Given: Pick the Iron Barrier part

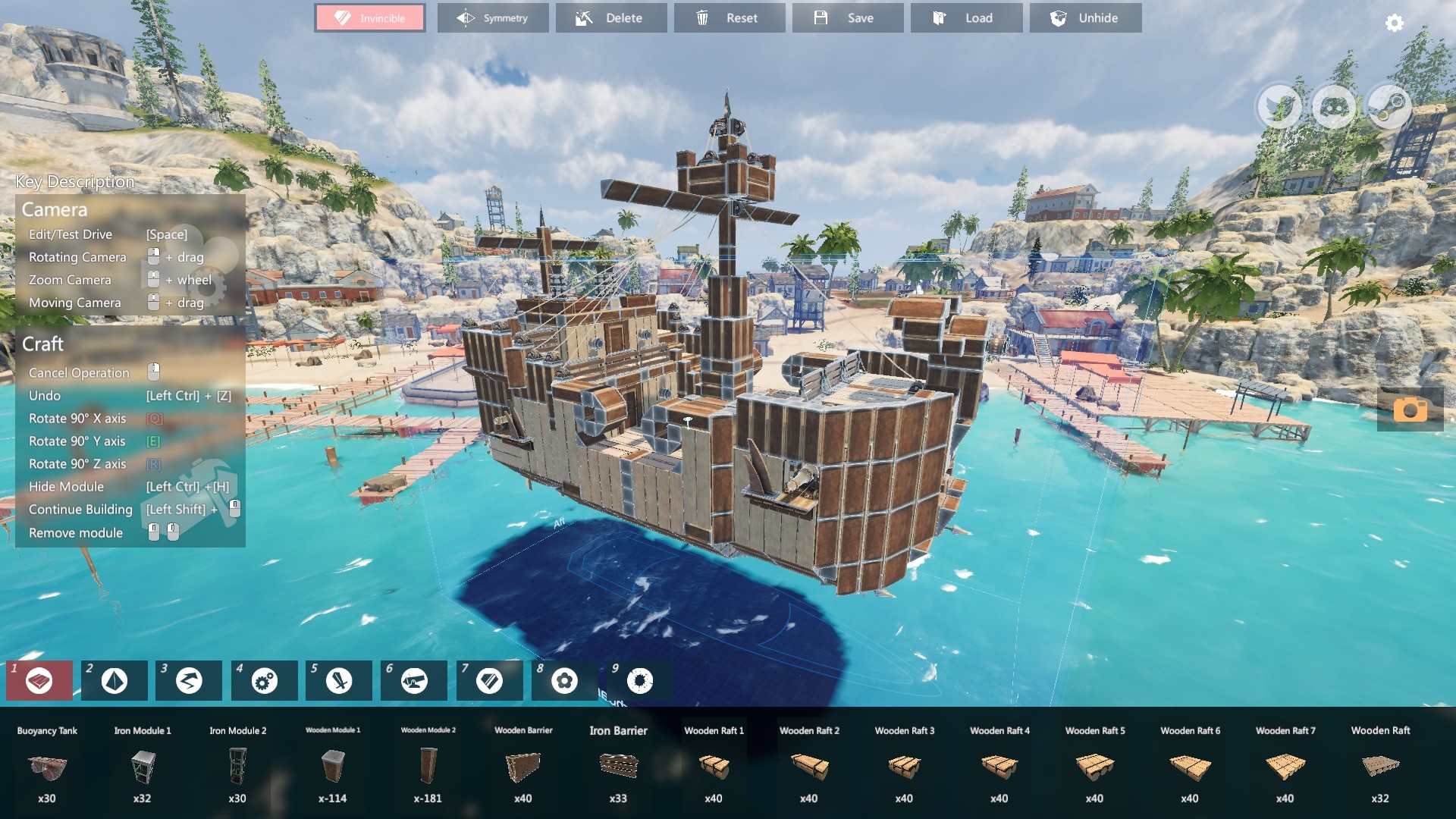Looking at the screenshot, I should tap(618, 767).
